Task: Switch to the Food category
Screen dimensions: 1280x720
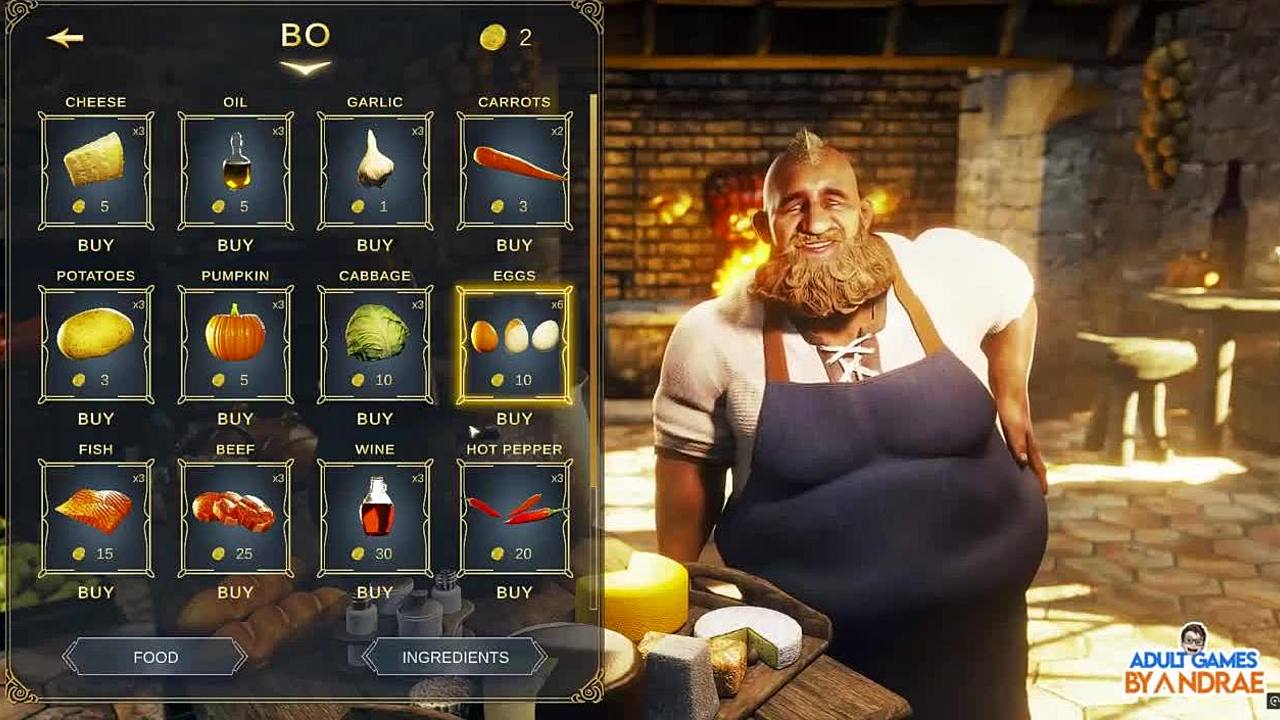Action: [x=155, y=657]
